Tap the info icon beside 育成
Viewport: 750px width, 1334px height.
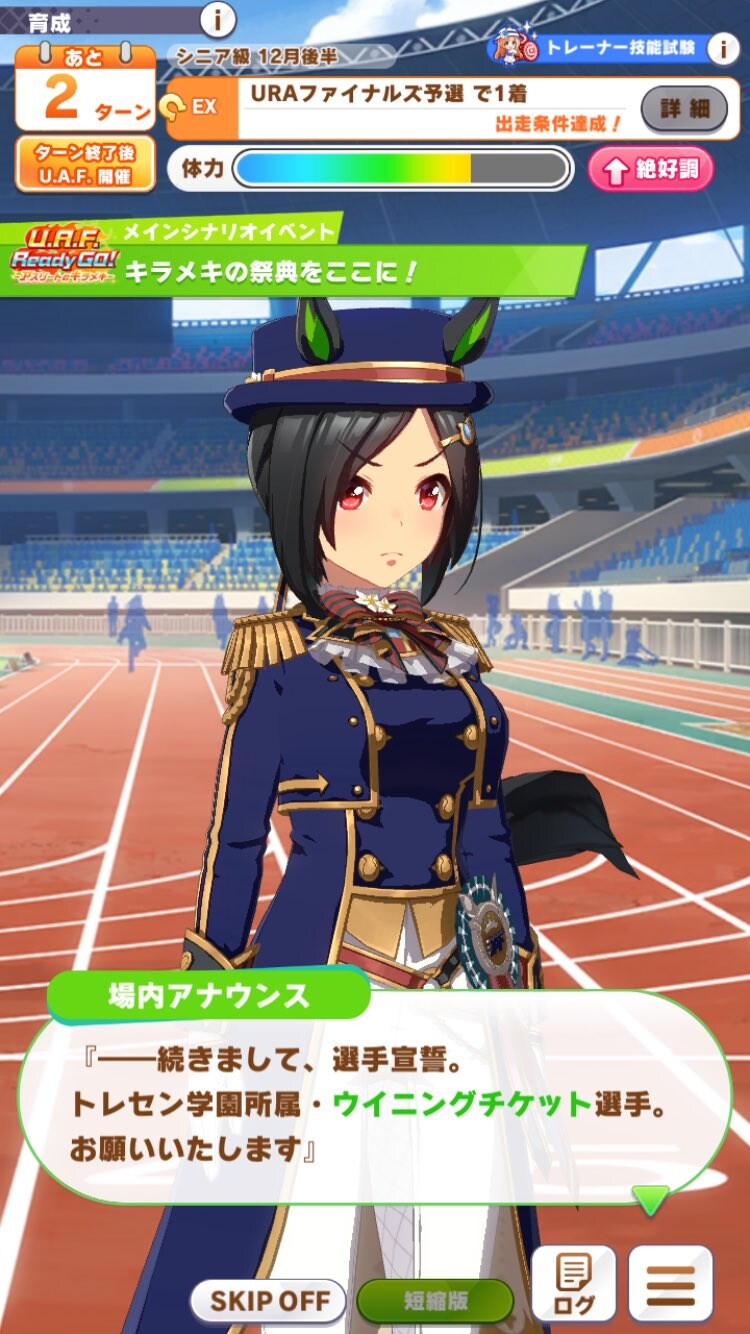(218, 19)
